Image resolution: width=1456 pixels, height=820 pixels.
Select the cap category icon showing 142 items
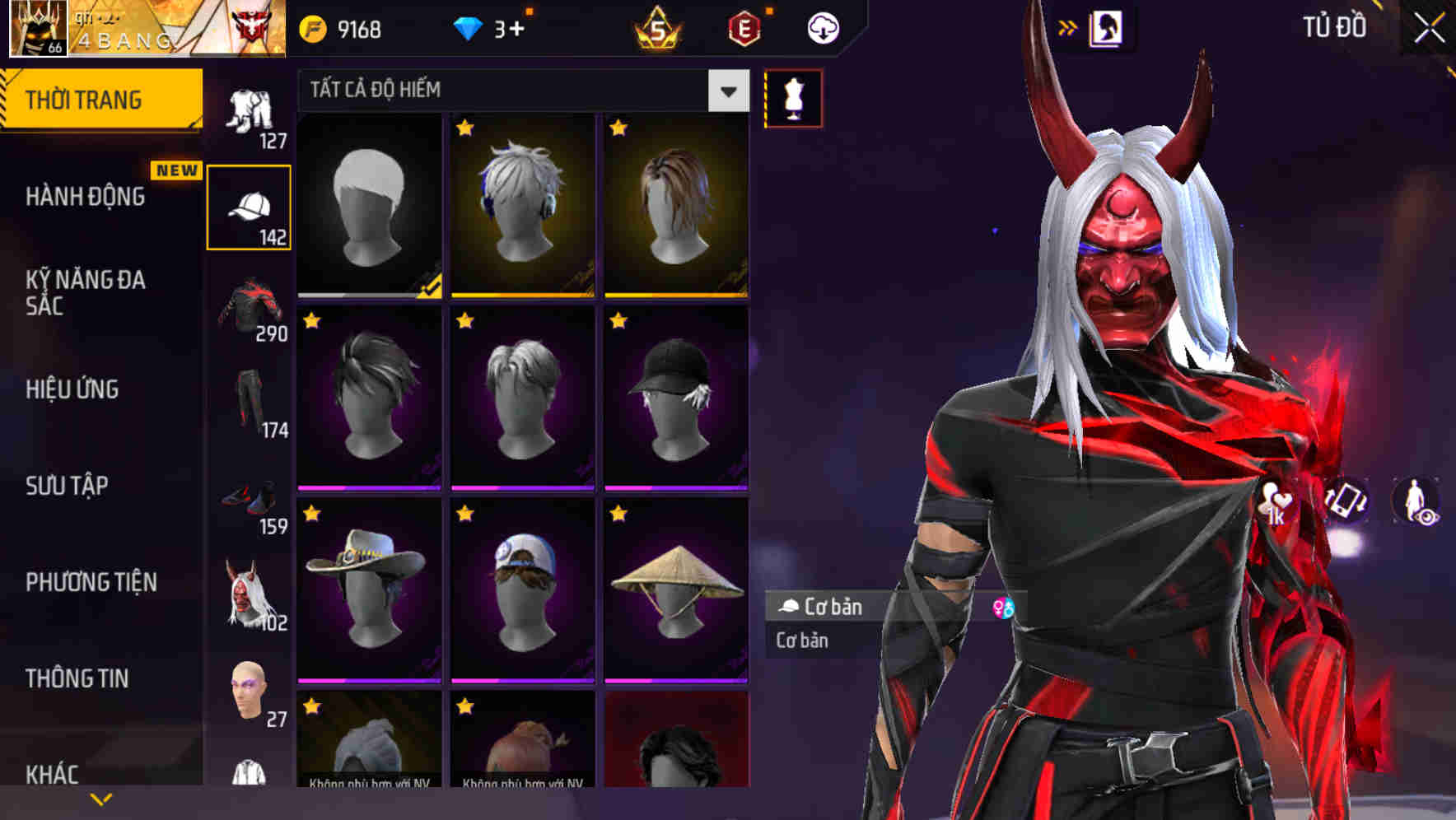point(249,206)
